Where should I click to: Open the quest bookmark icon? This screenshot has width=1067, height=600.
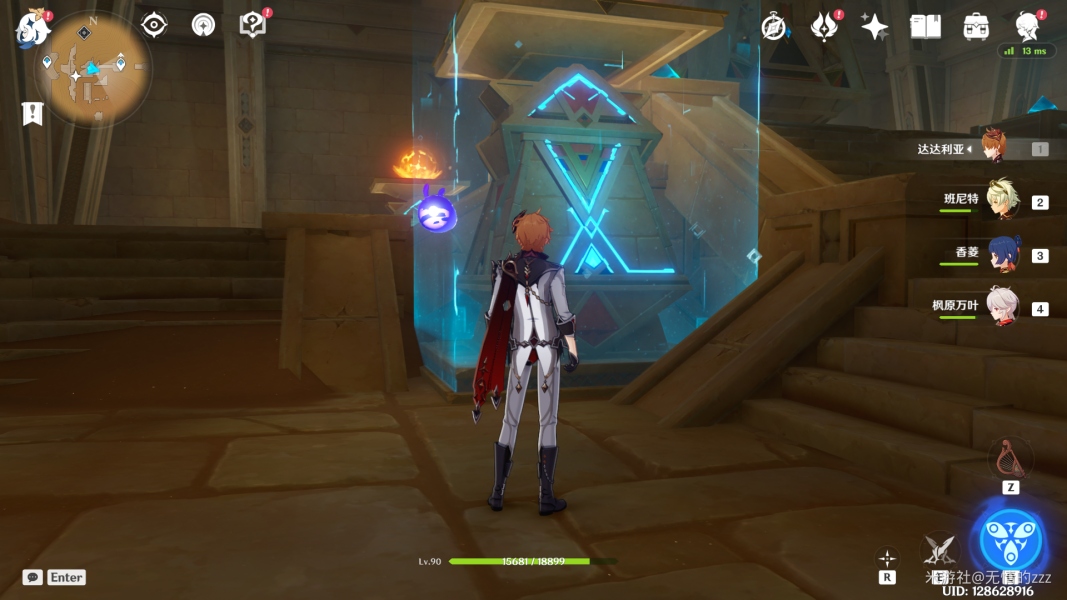[x=33, y=114]
